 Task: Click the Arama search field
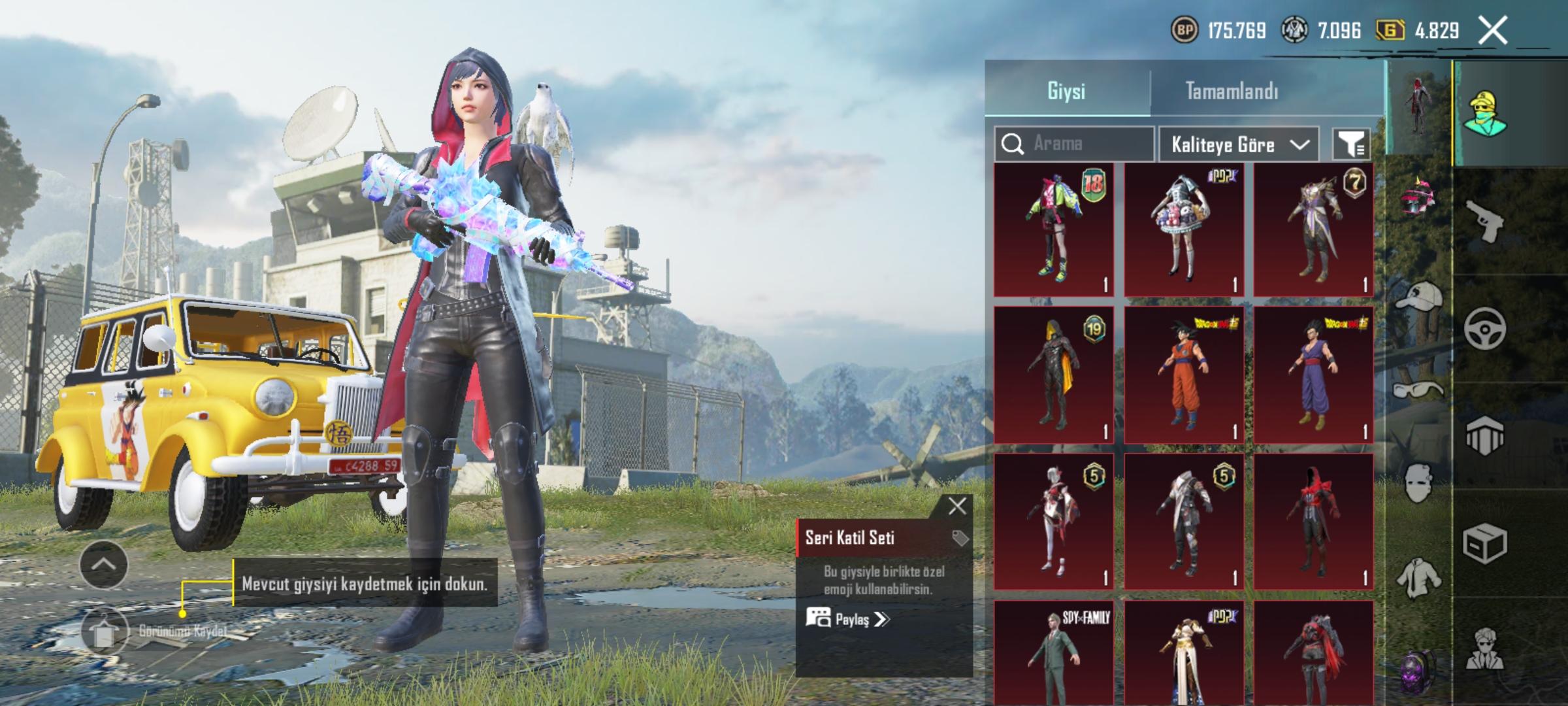coord(1075,144)
